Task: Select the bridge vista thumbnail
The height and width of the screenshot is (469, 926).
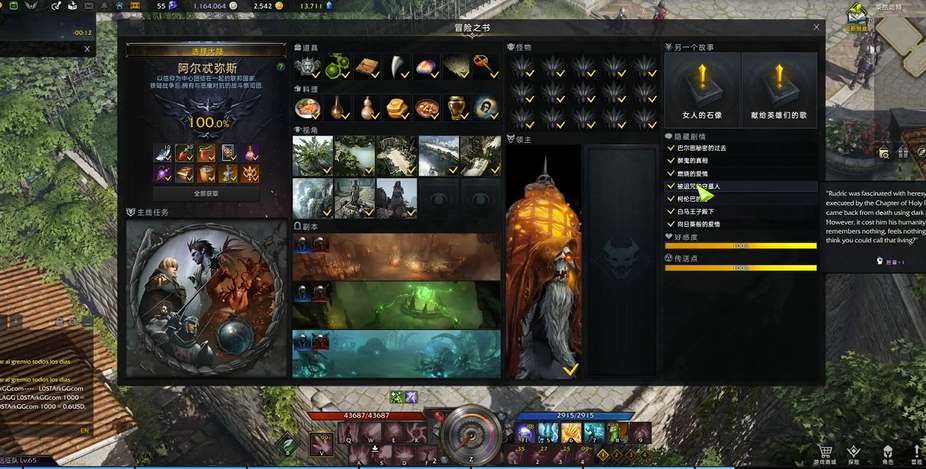Action: coord(438,155)
